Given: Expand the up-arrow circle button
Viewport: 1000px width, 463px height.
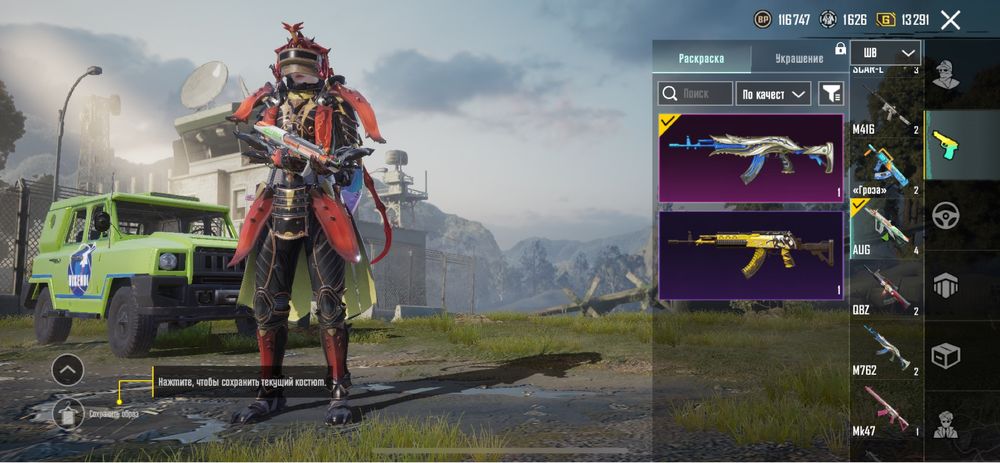Looking at the screenshot, I should point(67,371).
